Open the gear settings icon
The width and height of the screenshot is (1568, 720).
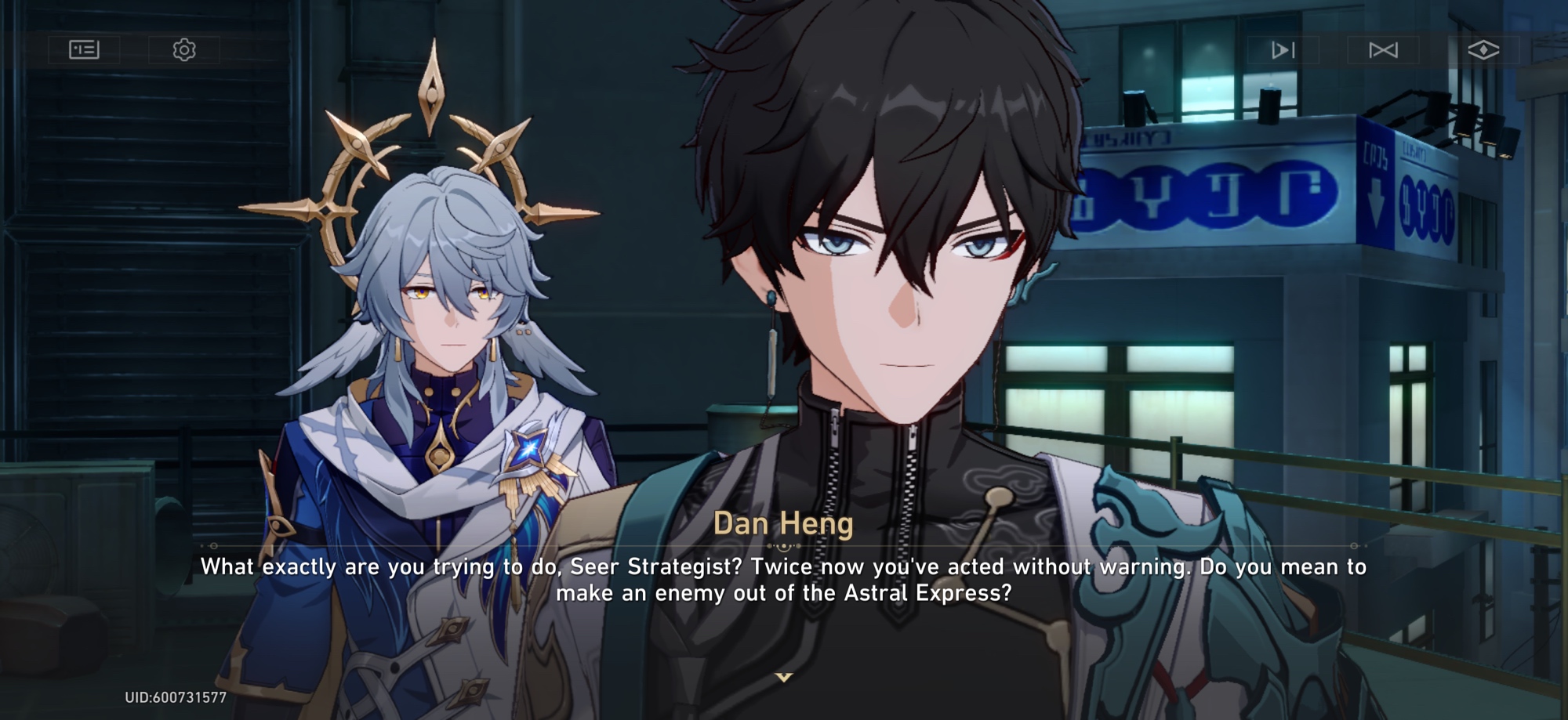184,50
